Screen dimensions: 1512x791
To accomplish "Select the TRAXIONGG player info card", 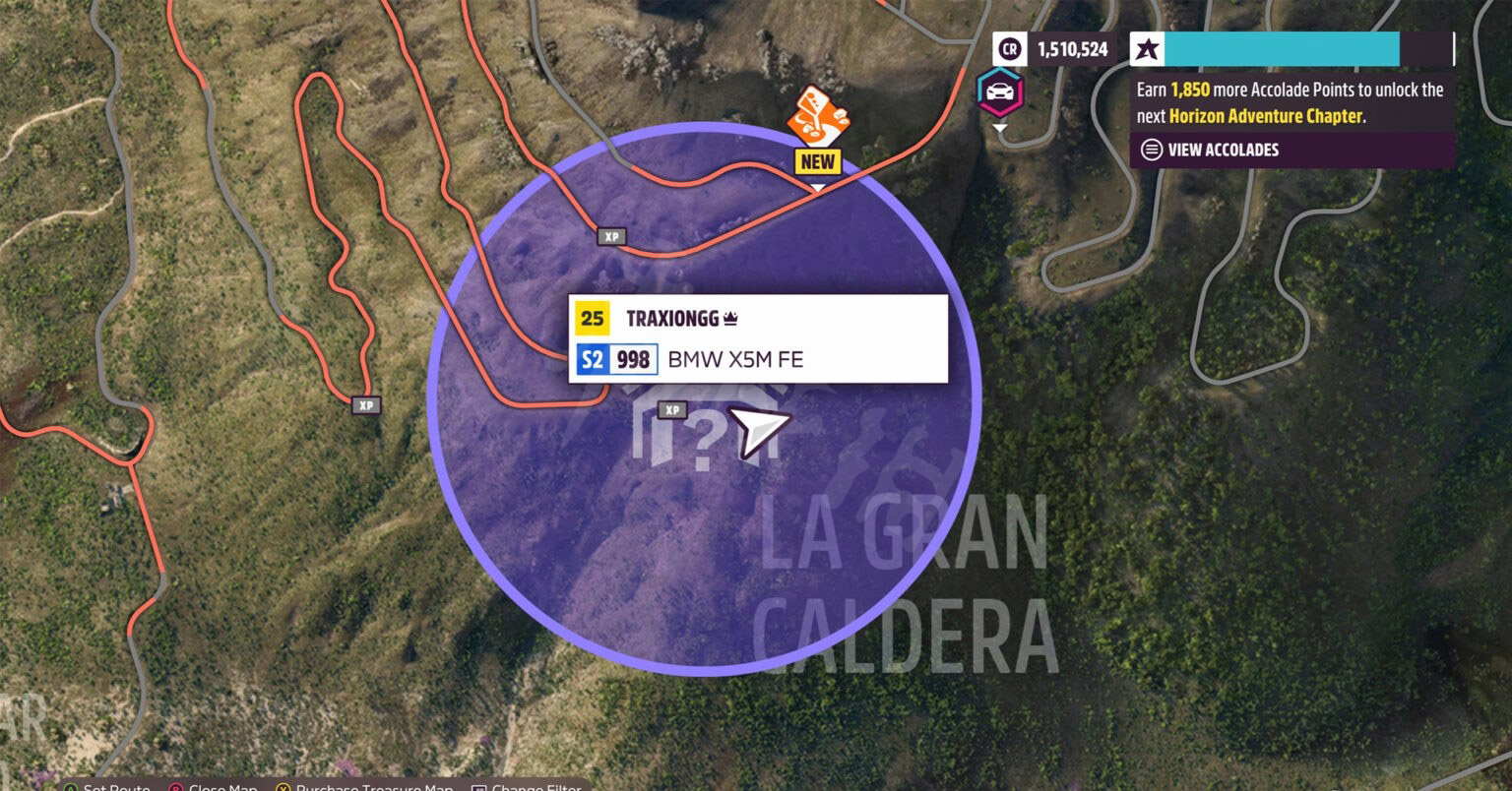I will pos(758,338).
